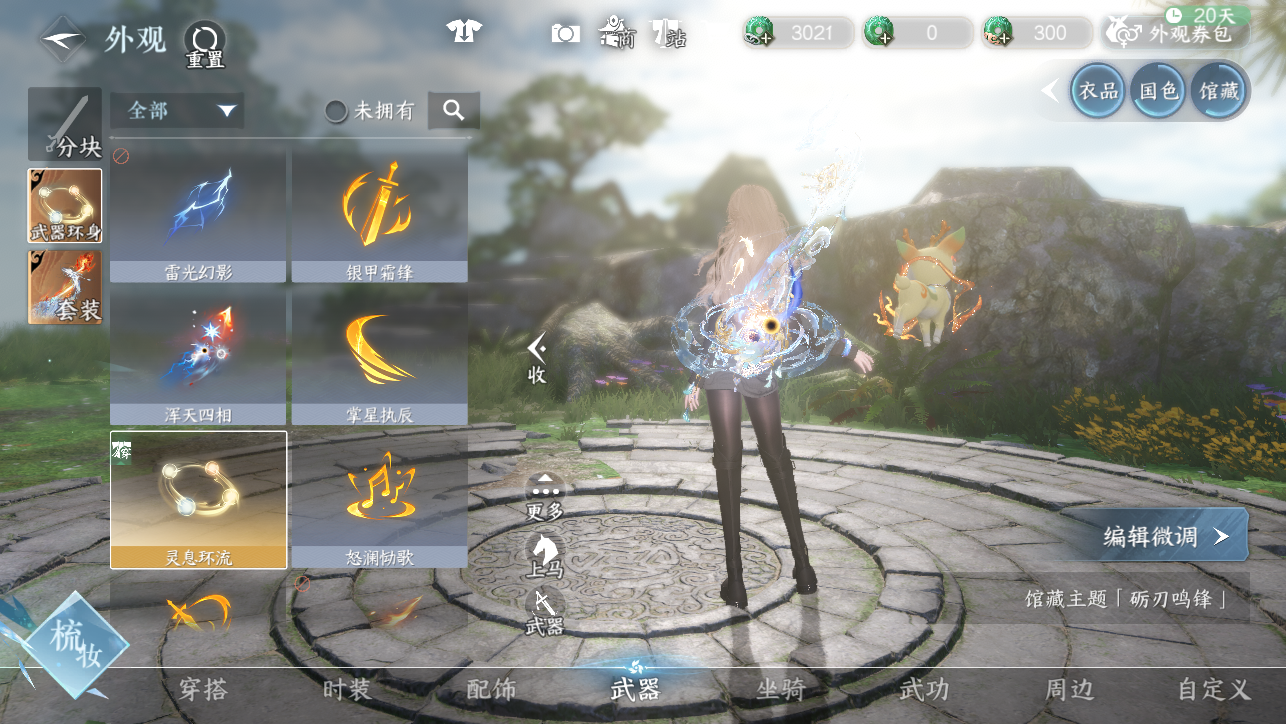Open the 更多 options
Viewport: 1286px width, 724px height.
click(545, 497)
